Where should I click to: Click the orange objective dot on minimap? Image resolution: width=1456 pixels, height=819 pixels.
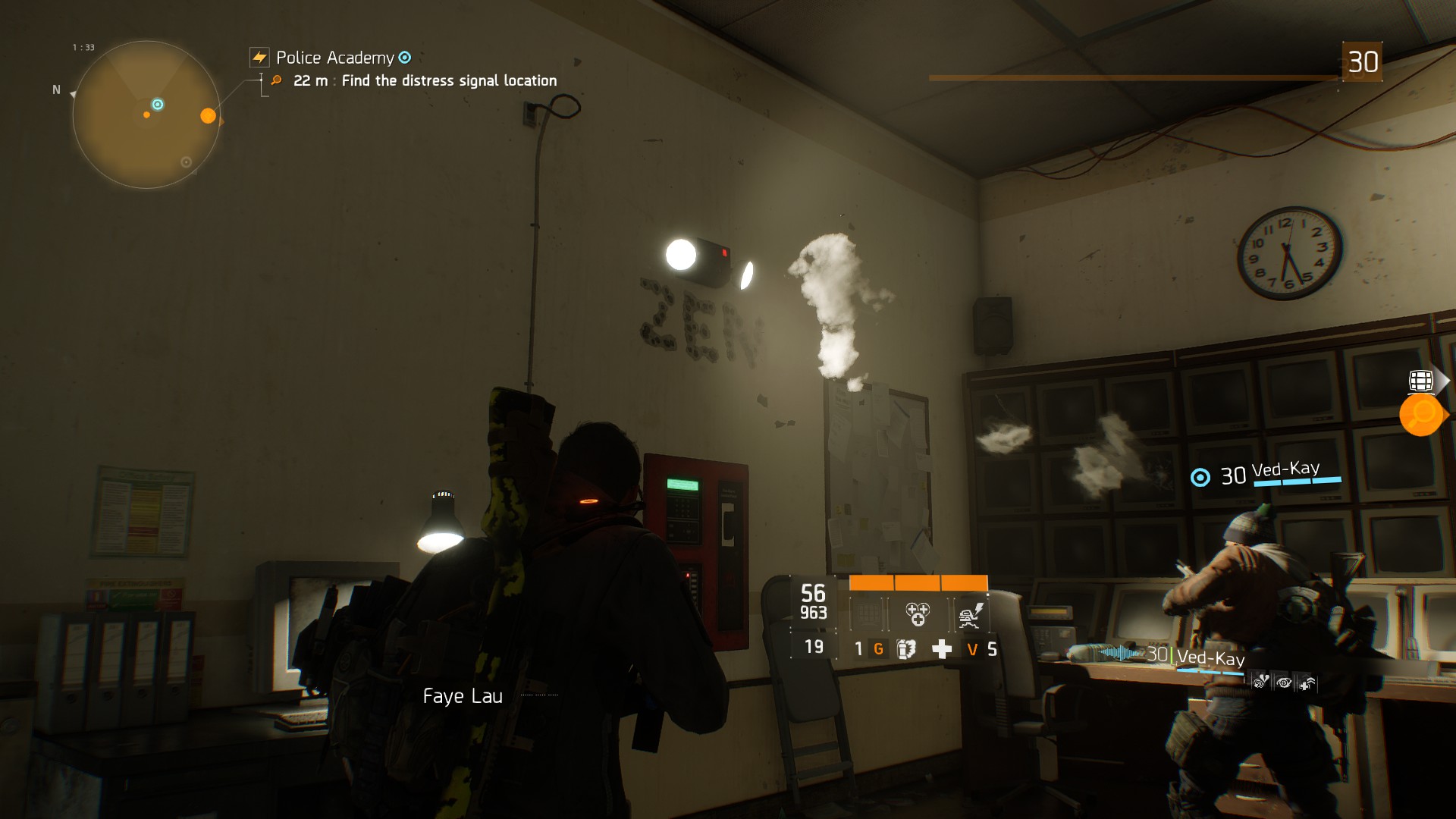(208, 116)
